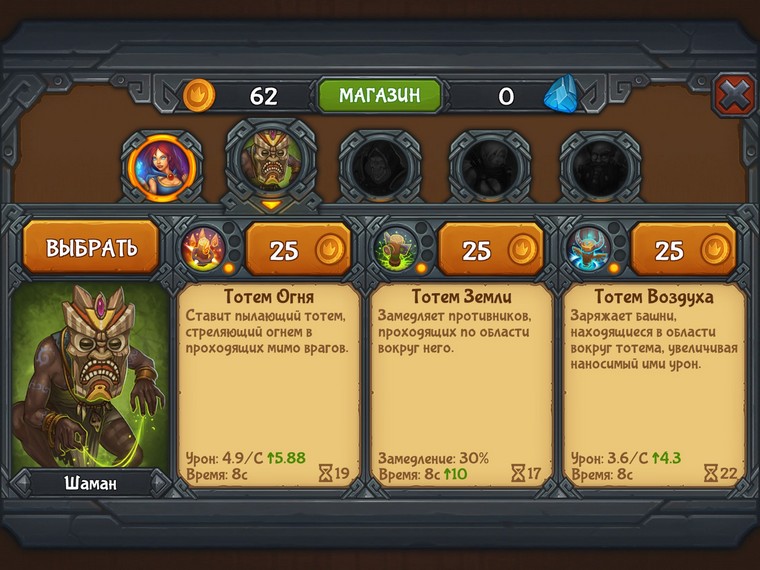Screen dimensions: 760x570
Task: Click the Fire Totem ability icon
Action: pyautogui.click(x=203, y=247)
